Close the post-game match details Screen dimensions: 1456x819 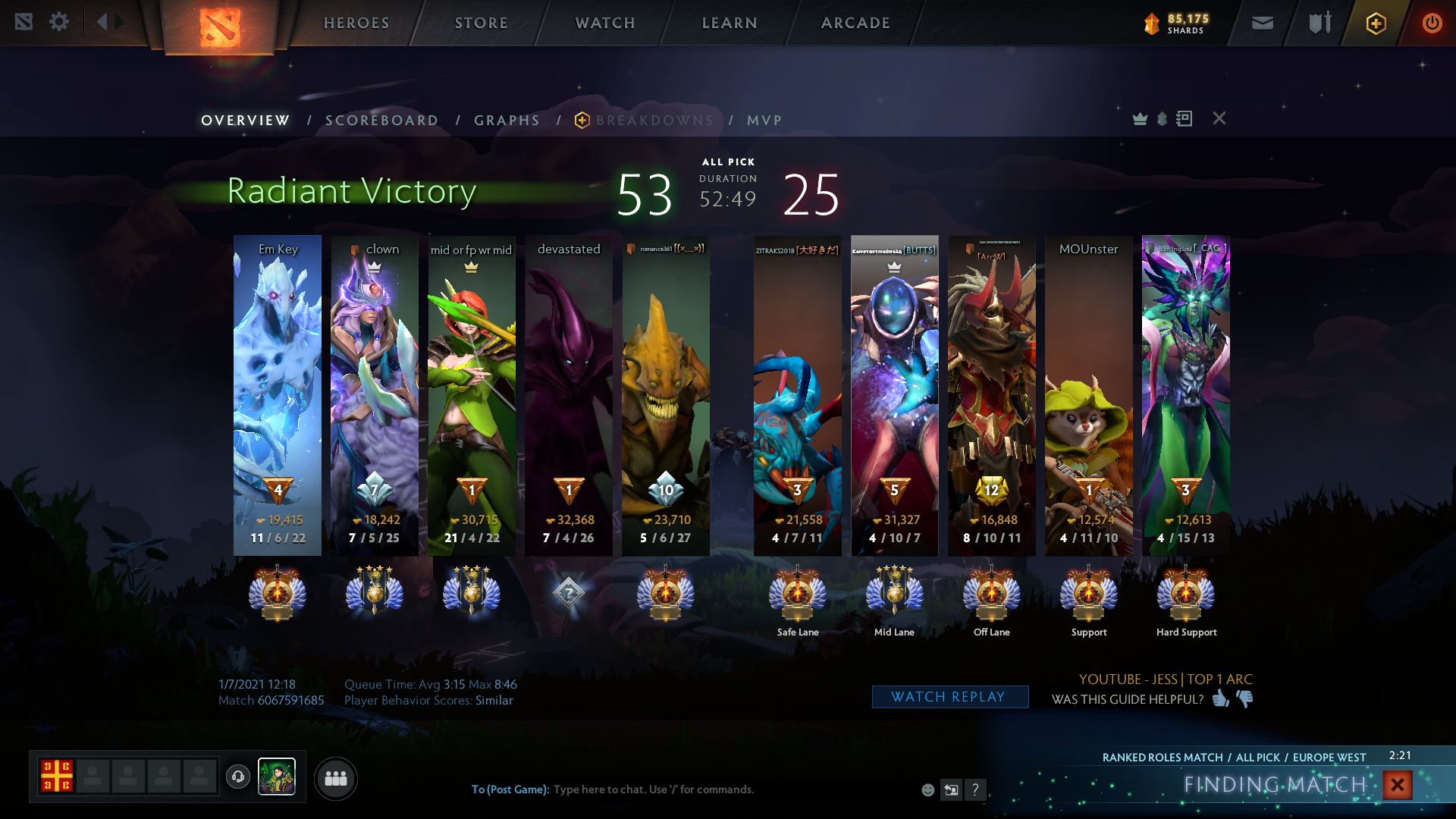(x=1219, y=118)
